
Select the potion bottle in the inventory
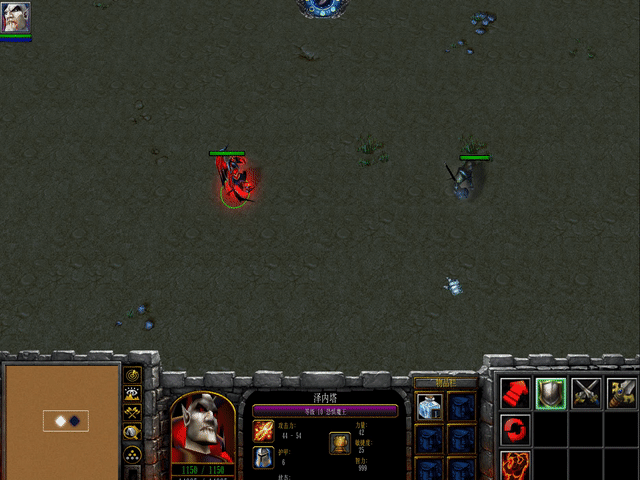(x=430, y=406)
